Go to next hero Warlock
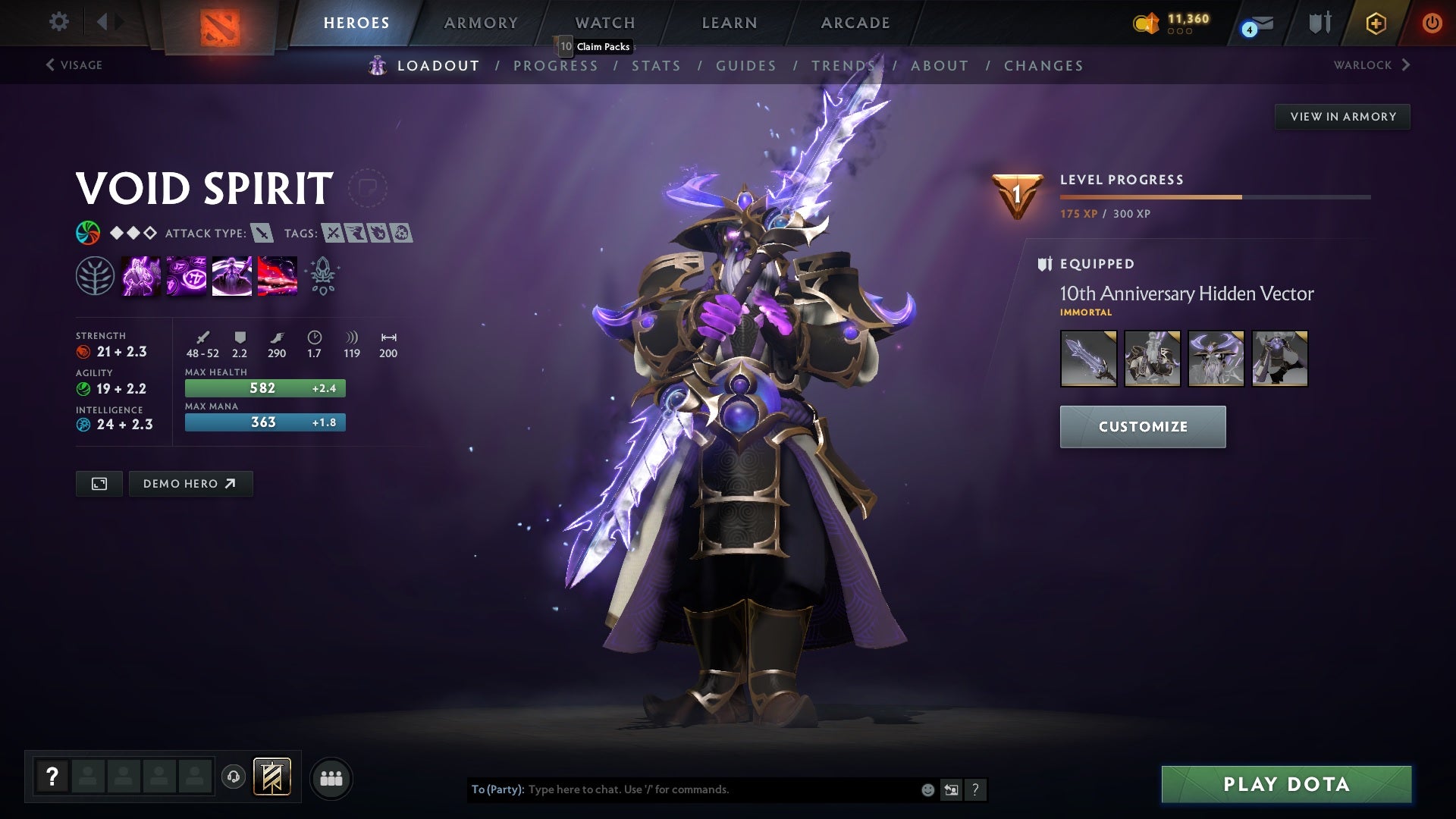 pos(1371,65)
